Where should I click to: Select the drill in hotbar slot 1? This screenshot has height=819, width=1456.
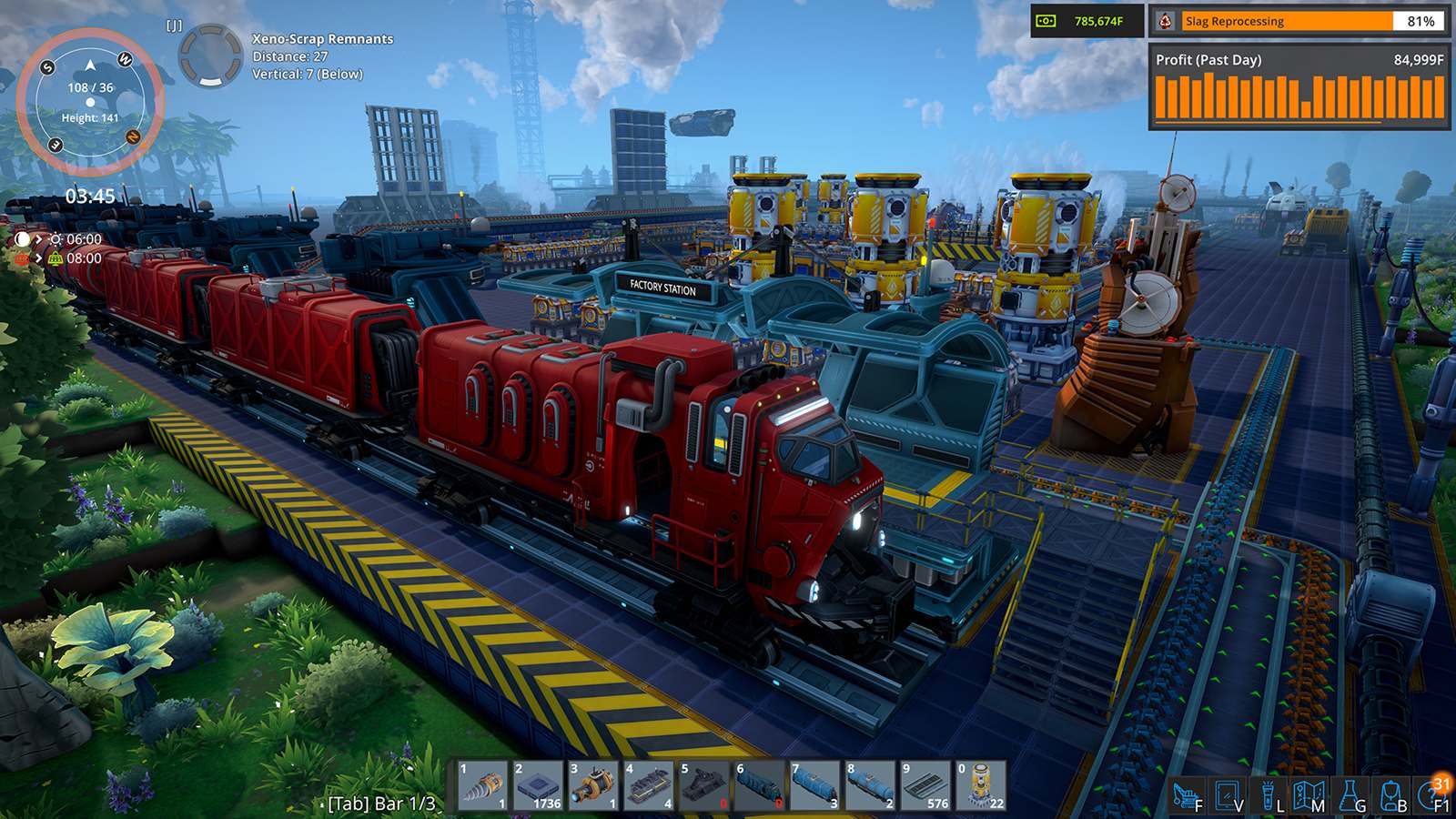click(483, 785)
